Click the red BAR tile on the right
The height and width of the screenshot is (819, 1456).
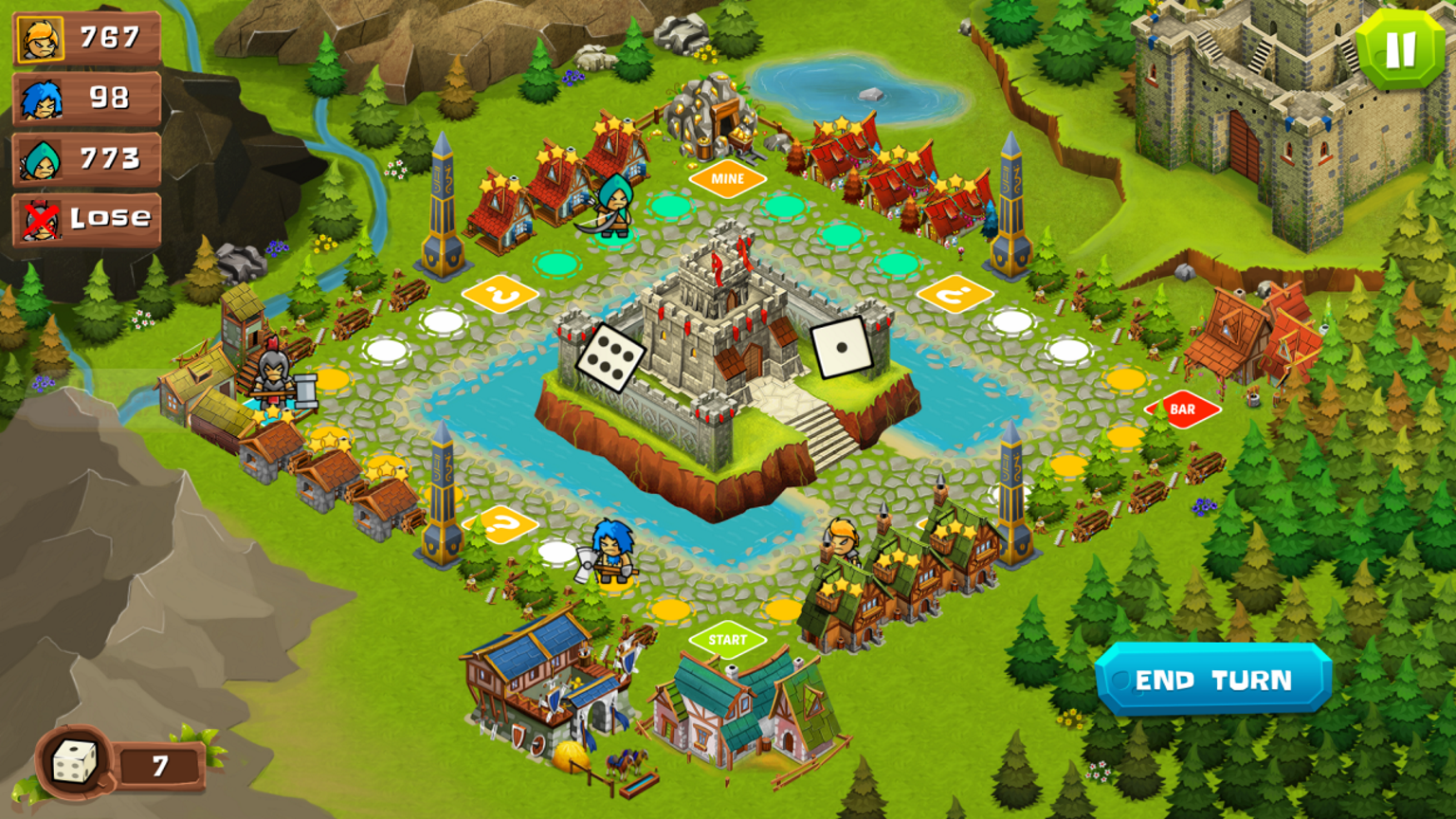pos(1181,409)
